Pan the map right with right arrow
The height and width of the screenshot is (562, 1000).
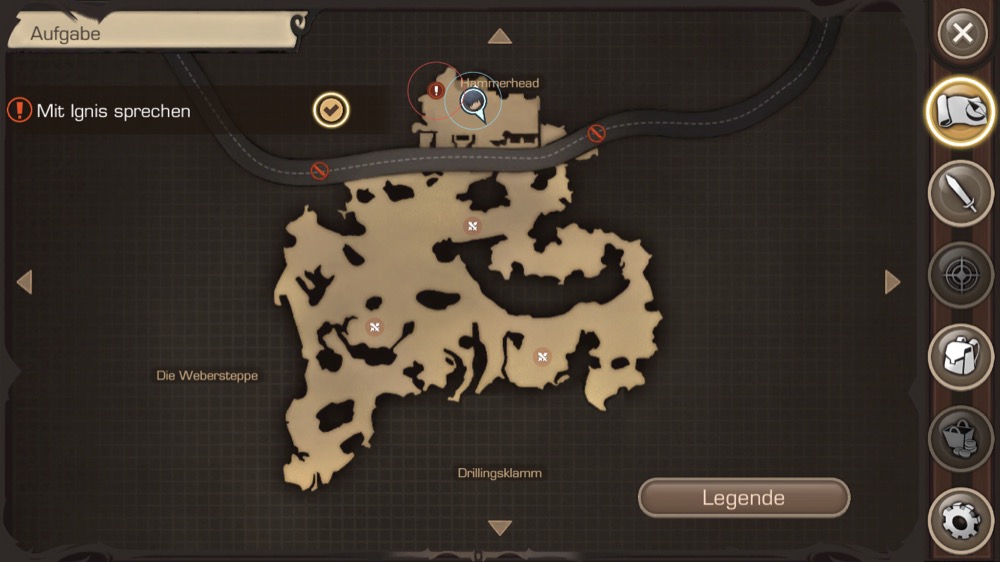pos(892,283)
